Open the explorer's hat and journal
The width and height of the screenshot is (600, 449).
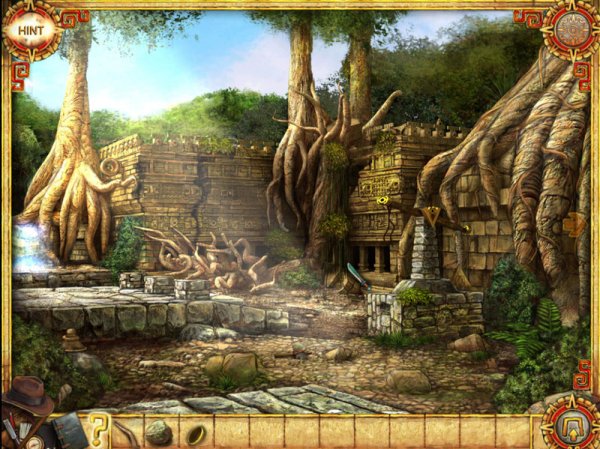click(x=30, y=410)
